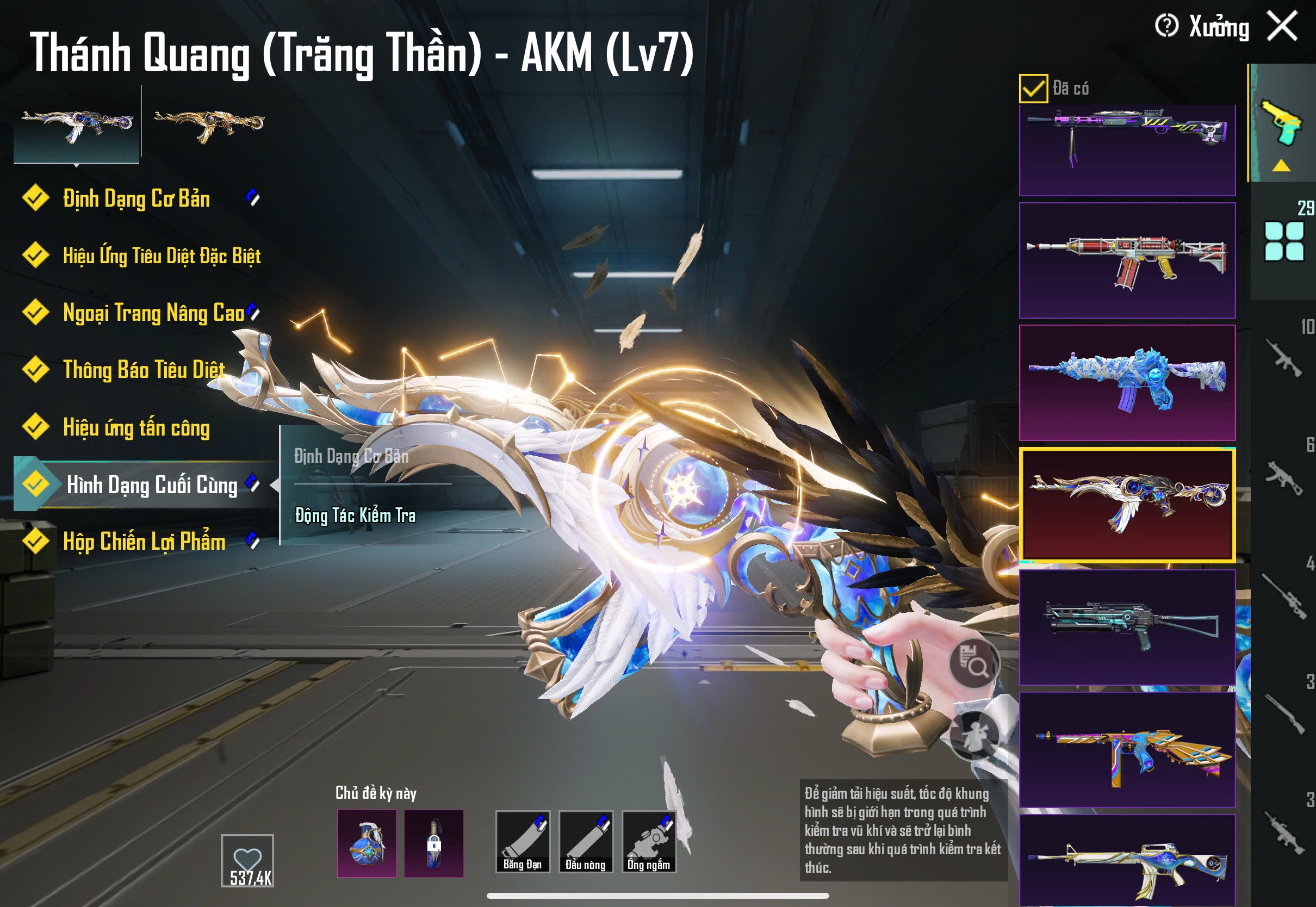Open Thông Báo Tiêu Diệt entry
Image resolution: width=1316 pixels, height=907 pixels.
144,369
